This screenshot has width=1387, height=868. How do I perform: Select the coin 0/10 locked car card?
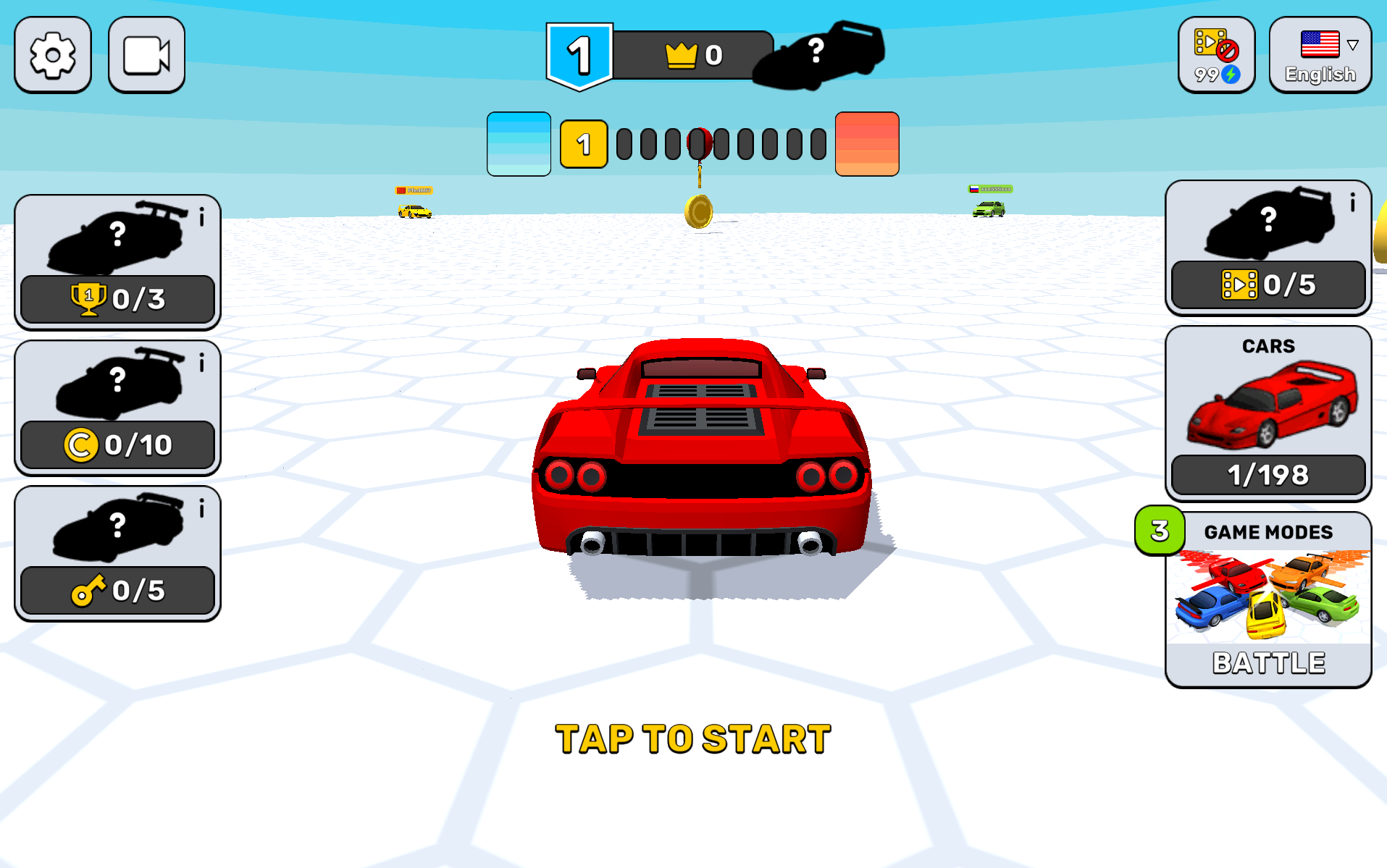117,408
